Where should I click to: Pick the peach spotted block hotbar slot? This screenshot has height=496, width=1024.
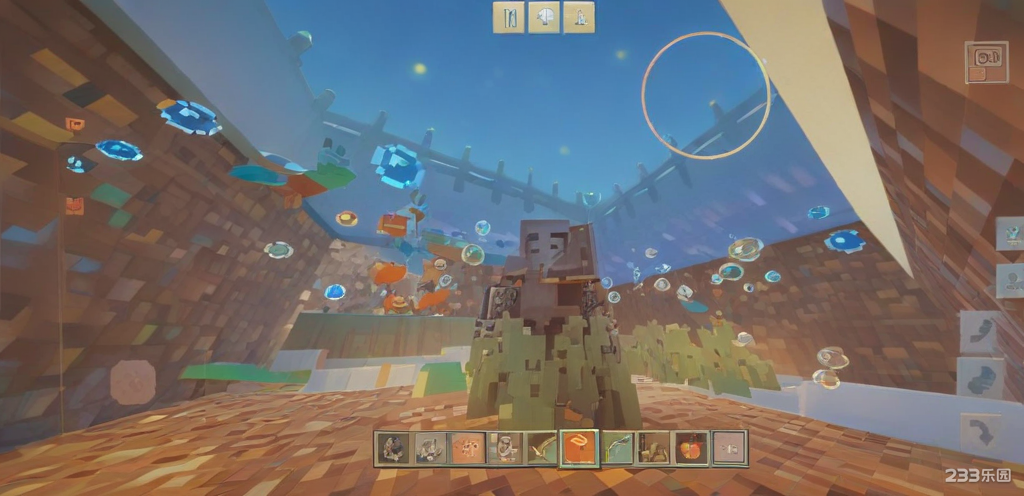tap(467, 448)
